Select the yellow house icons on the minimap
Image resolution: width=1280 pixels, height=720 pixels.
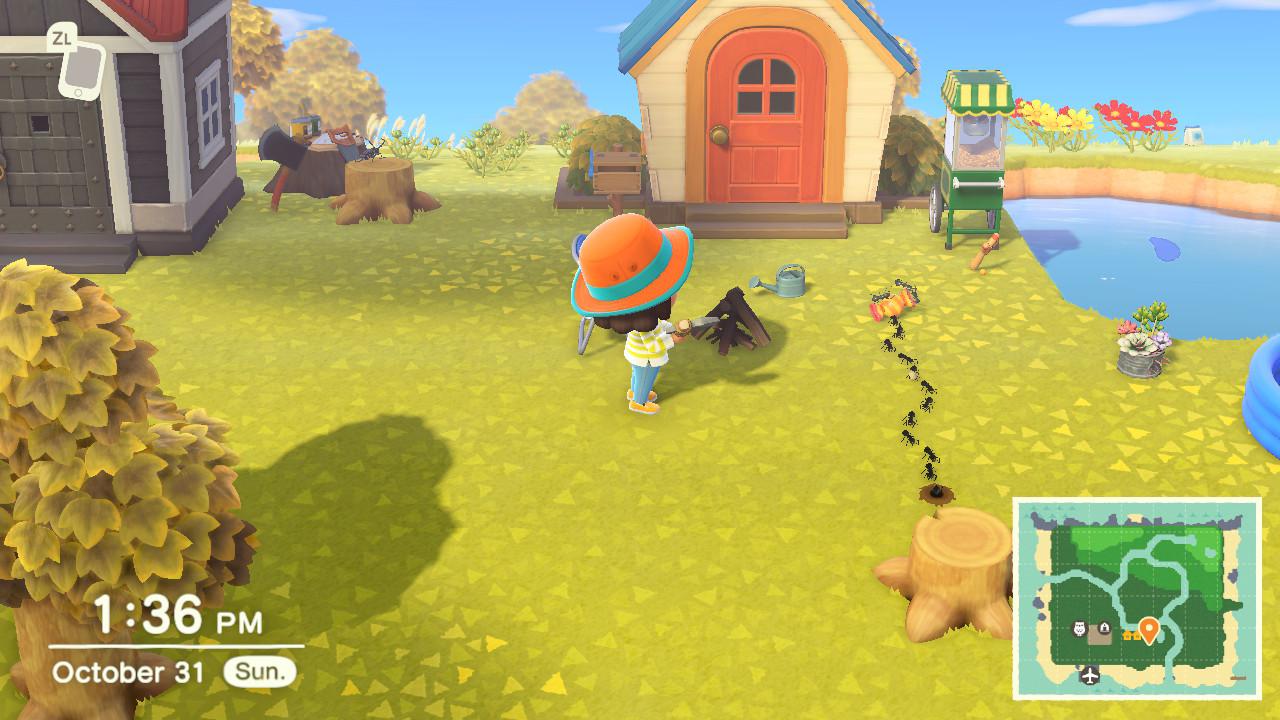point(1132,636)
